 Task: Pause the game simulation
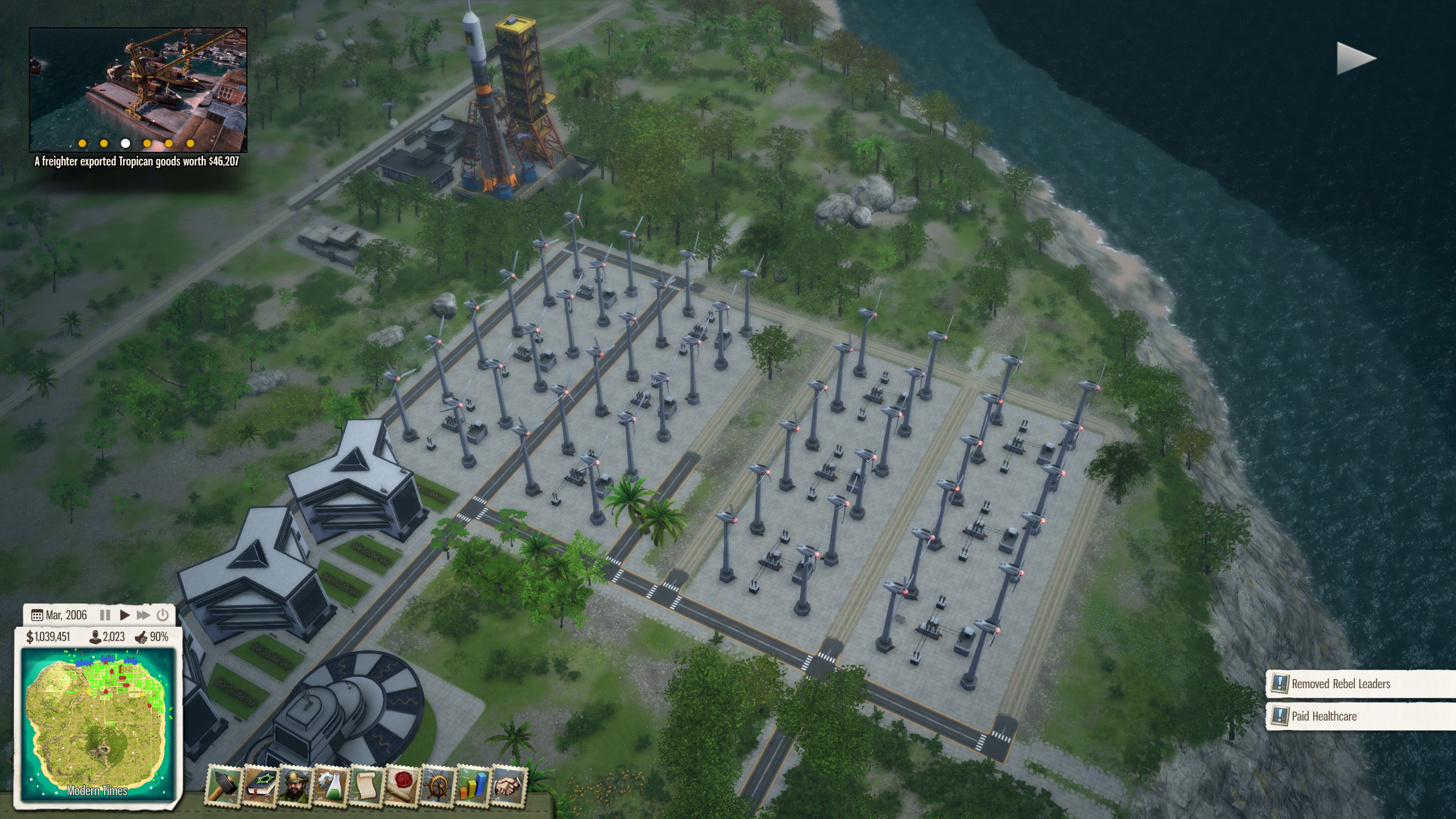tap(105, 615)
